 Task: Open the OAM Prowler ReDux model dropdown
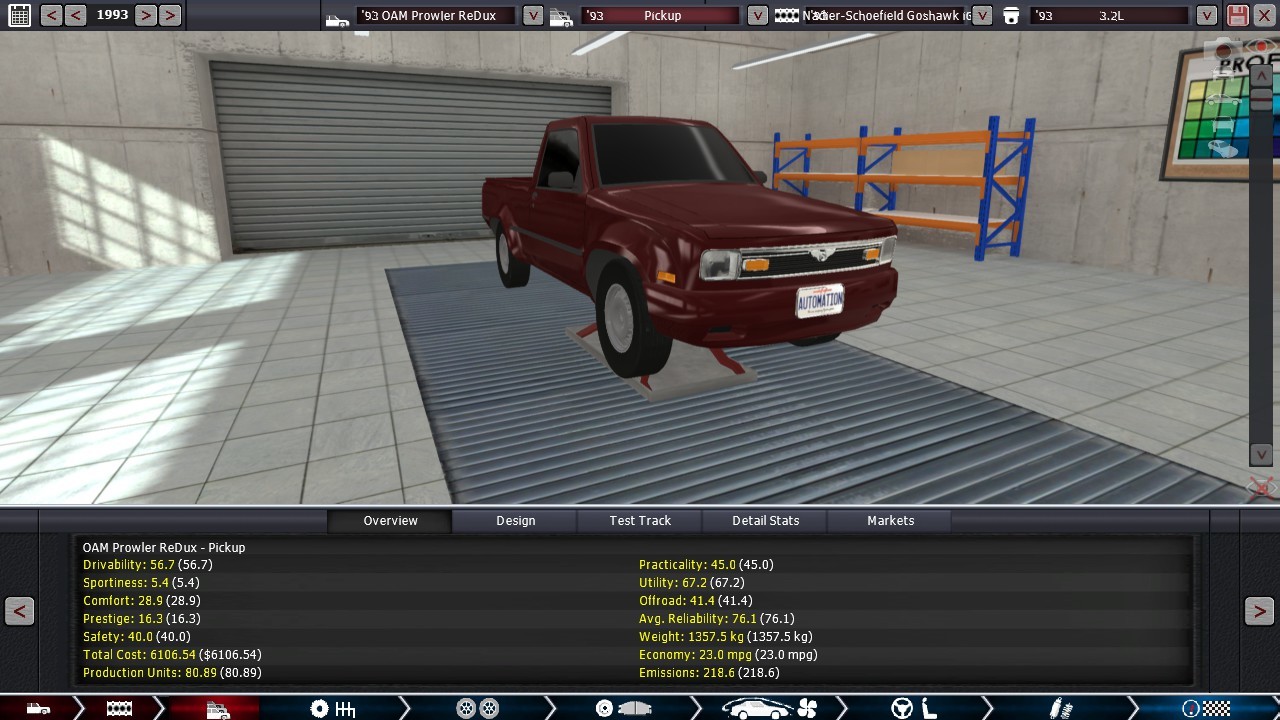[533, 15]
